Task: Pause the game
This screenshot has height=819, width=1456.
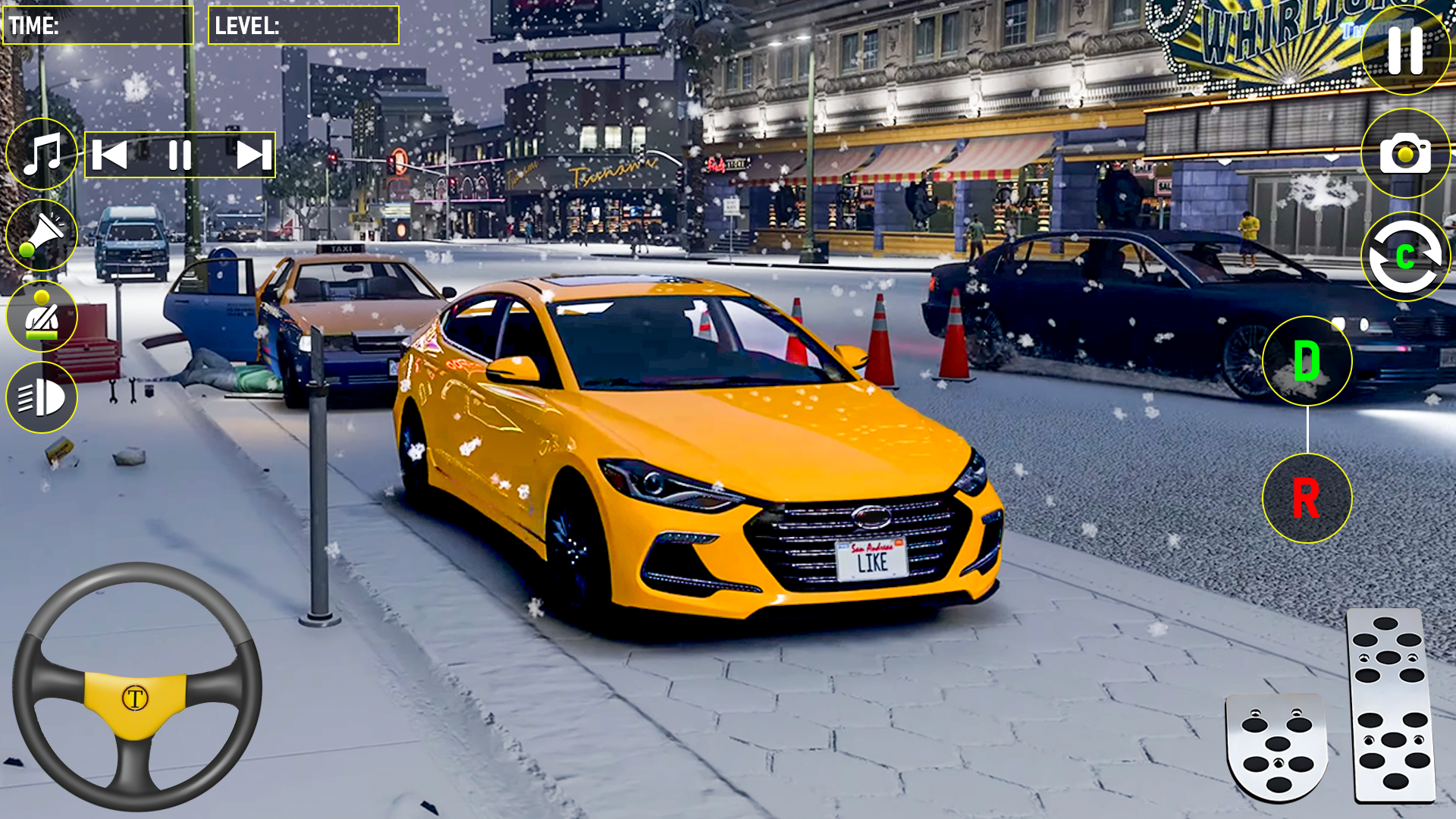Action: click(1404, 51)
